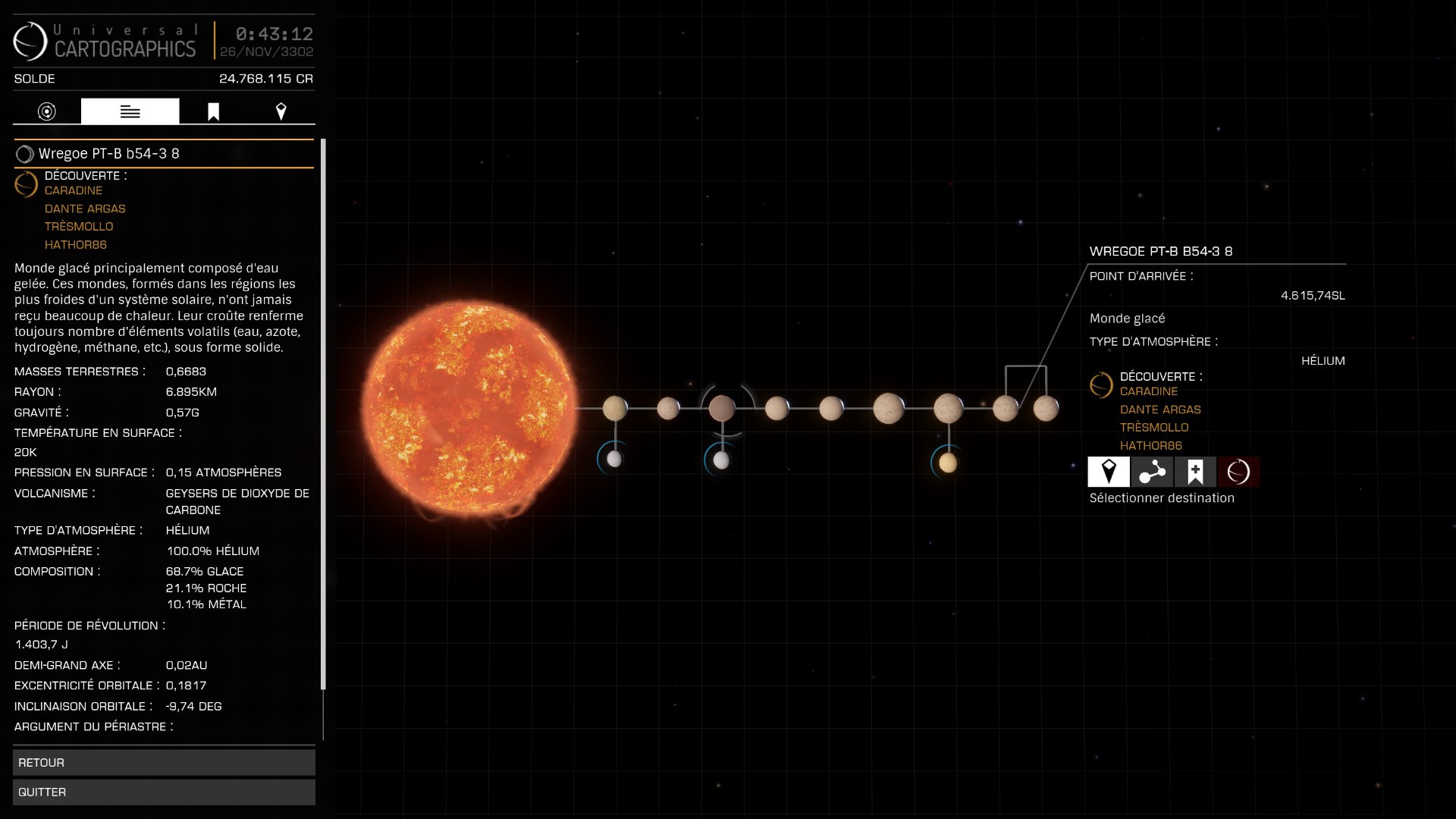Select destination with the pin button
Image resolution: width=1456 pixels, height=819 pixels.
coord(1109,472)
